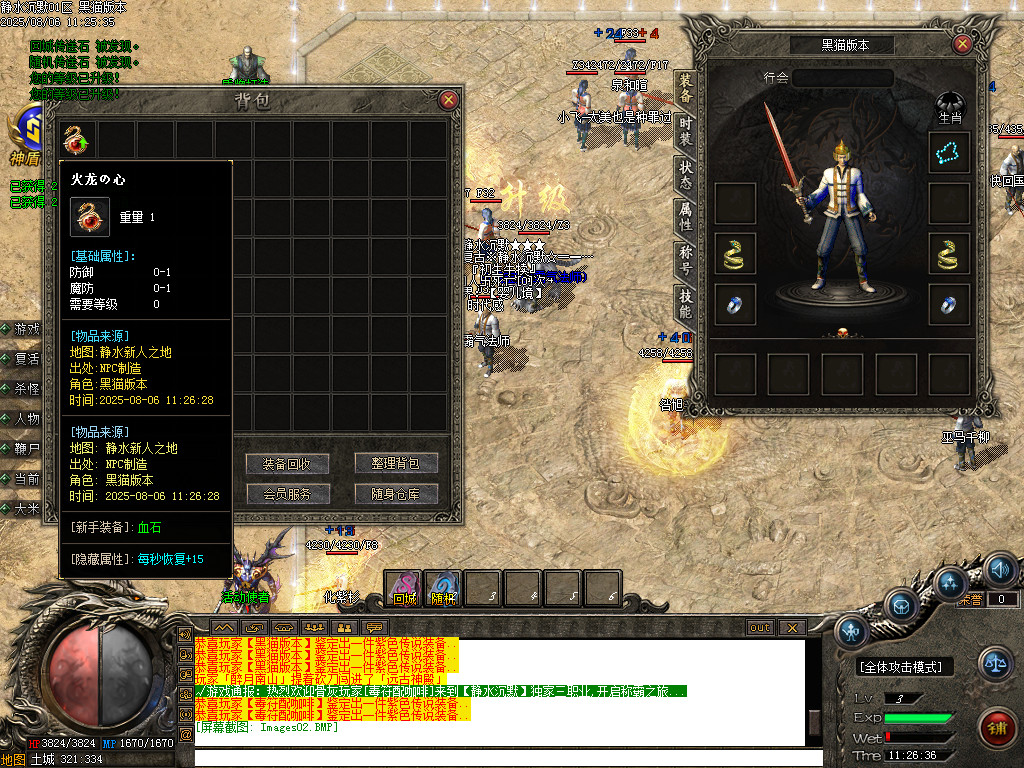The image size is (1024, 768).
Task: Open the 技能 skills tab
Action: [x=686, y=299]
